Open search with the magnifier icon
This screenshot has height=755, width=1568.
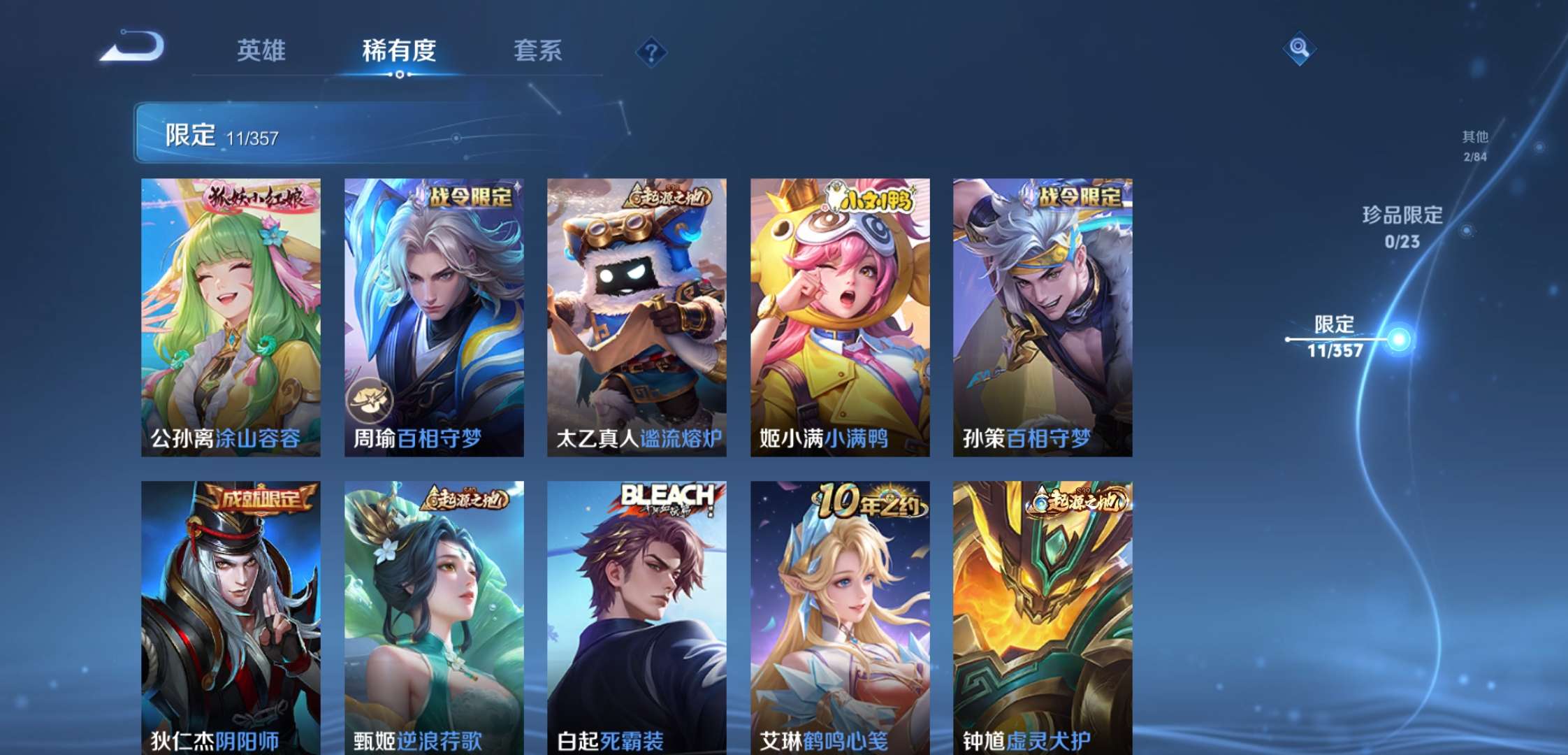coord(1298,49)
